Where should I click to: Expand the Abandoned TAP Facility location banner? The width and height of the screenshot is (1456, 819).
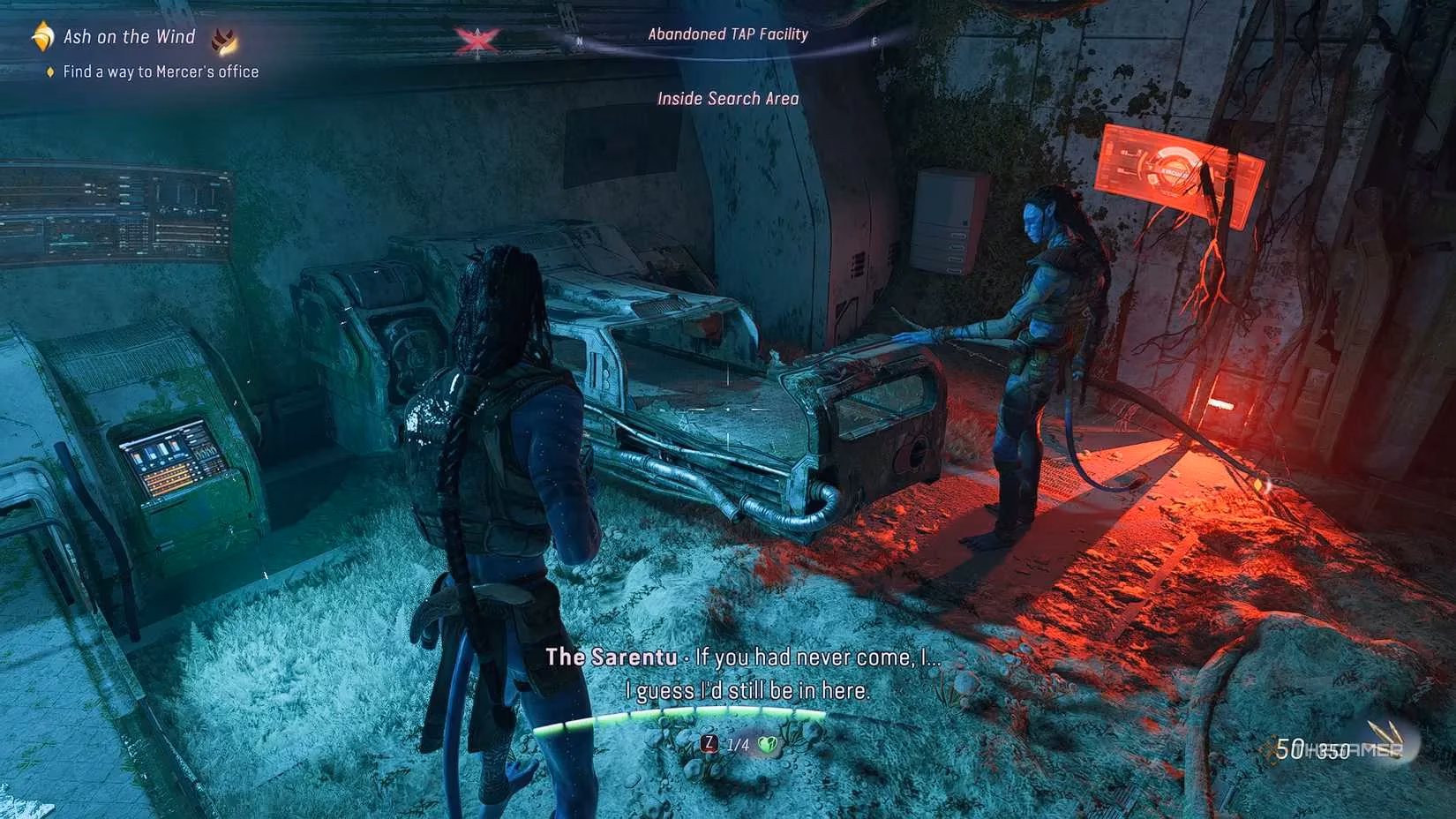[727, 34]
